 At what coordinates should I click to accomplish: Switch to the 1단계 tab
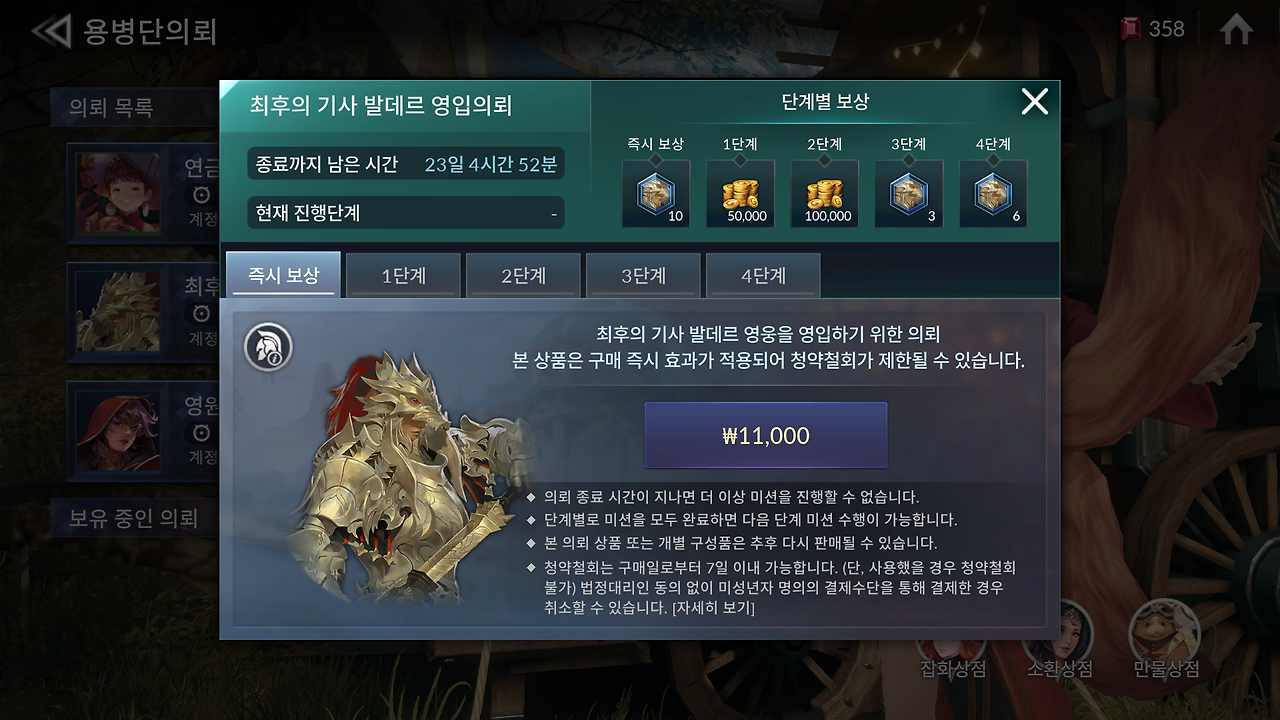pos(403,275)
